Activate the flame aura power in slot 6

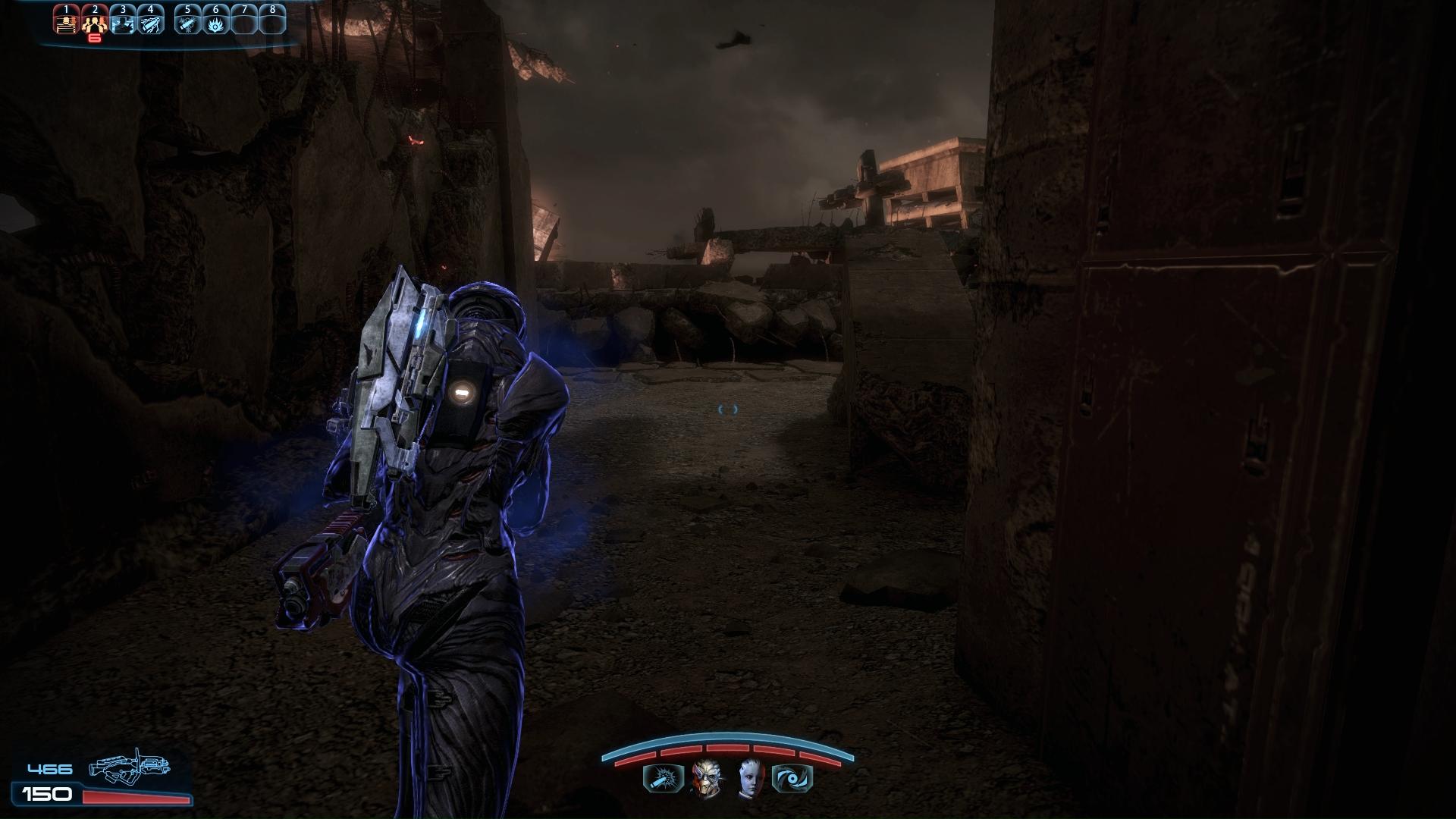pyautogui.click(x=216, y=21)
